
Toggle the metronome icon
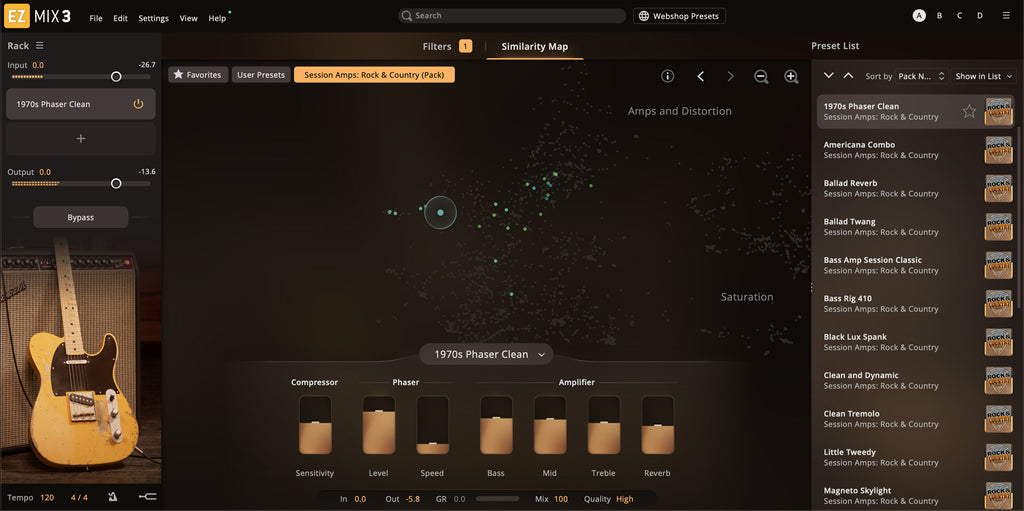(113, 497)
